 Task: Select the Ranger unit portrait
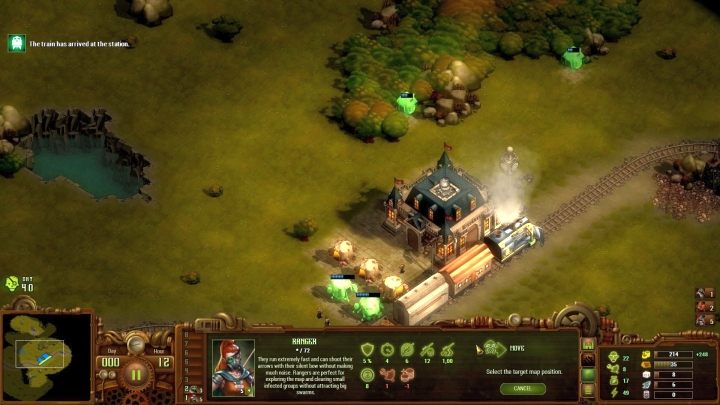233,368
